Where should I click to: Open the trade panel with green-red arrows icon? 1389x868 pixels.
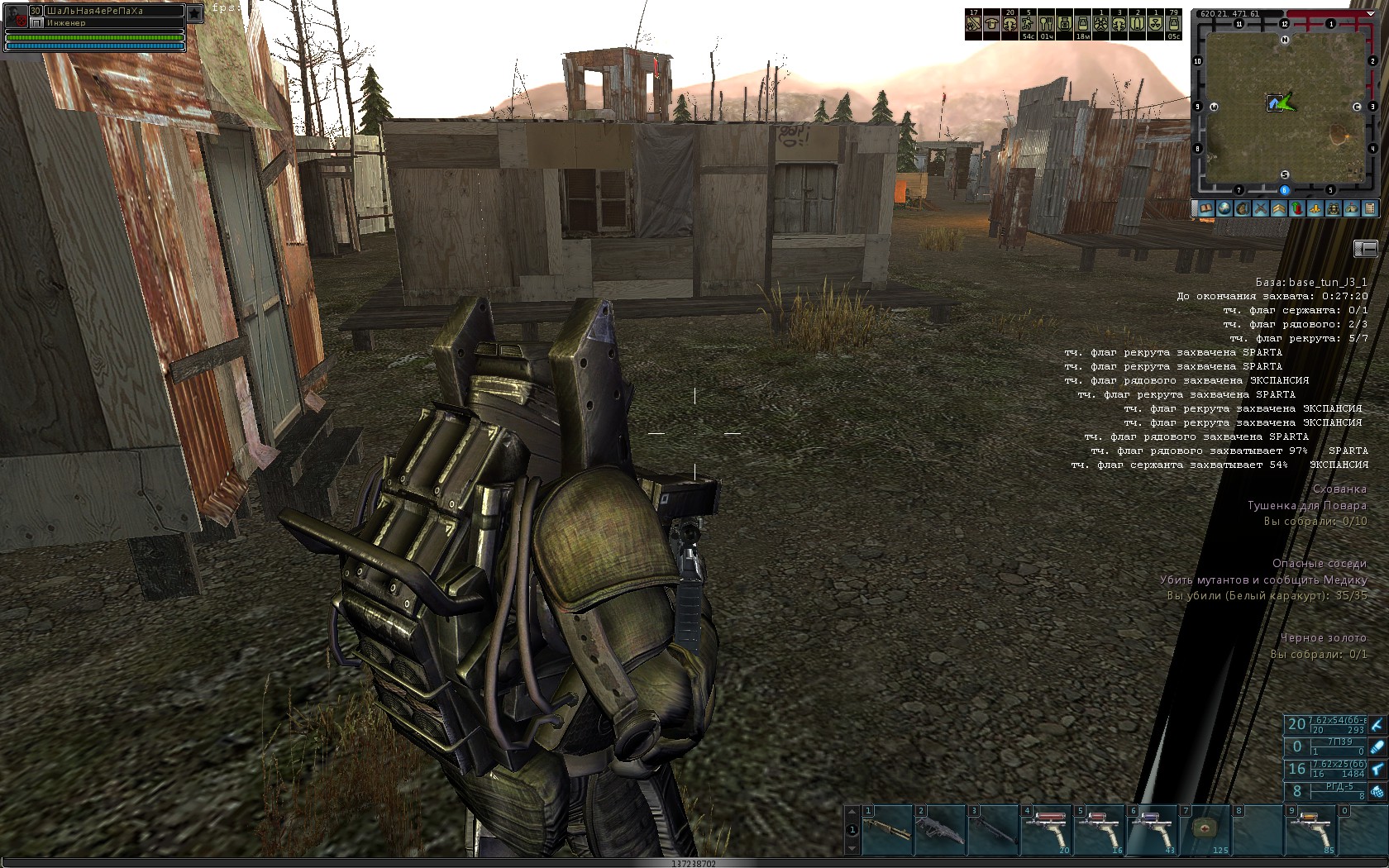pos(1297,208)
